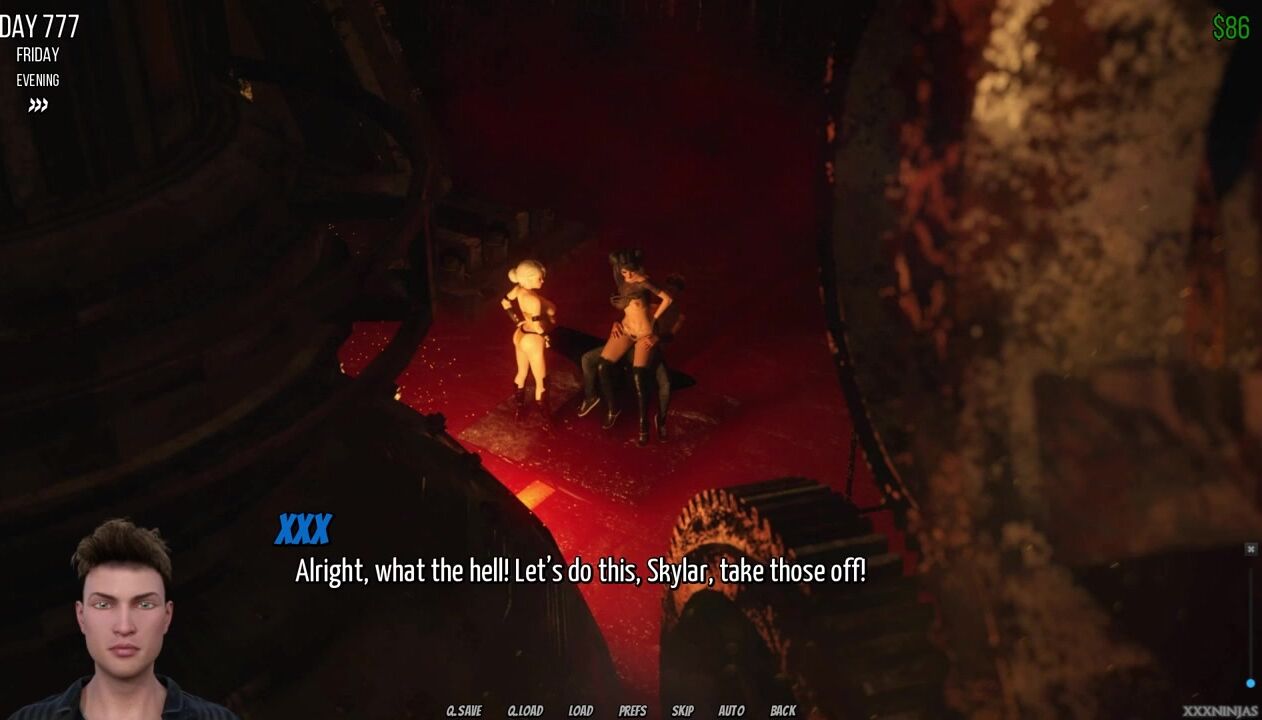
Task: Open PREFS preferences
Action: pyautogui.click(x=632, y=711)
